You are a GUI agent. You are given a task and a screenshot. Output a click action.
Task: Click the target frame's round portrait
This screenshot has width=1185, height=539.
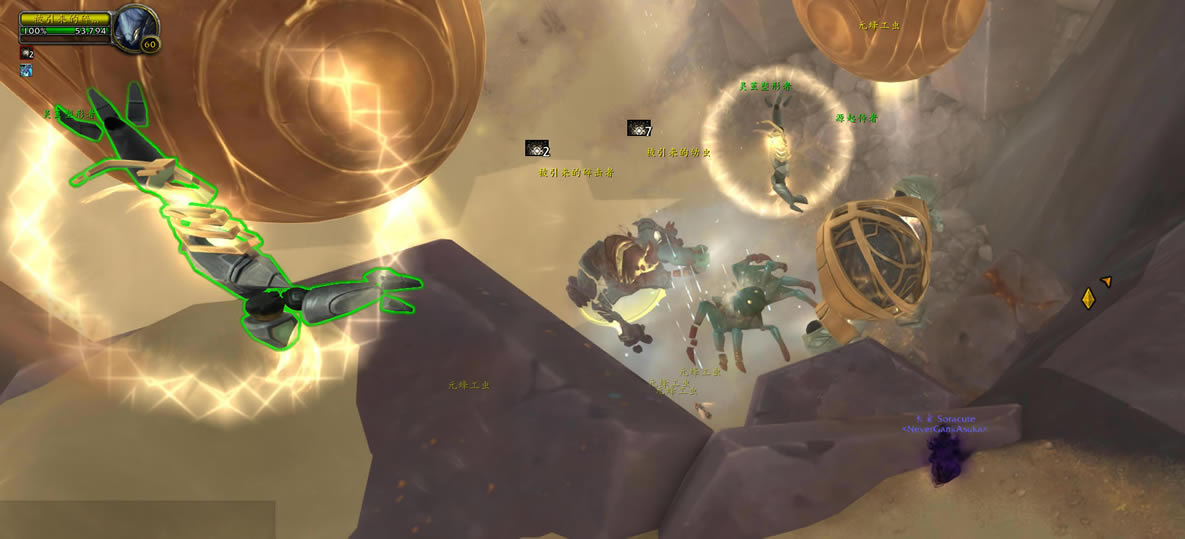(132, 27)
